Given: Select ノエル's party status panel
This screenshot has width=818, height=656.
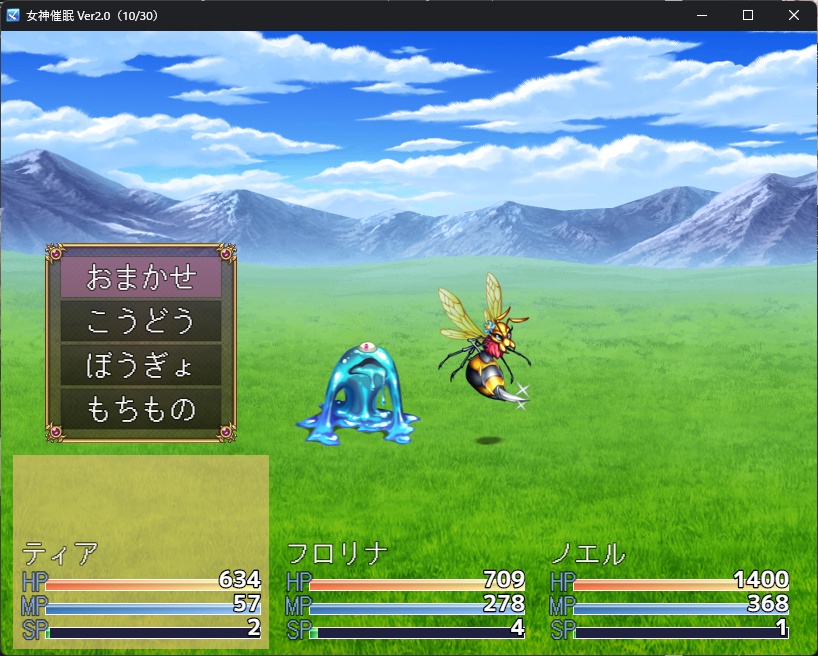Looking at the screenshot, I should pos(670,592).
